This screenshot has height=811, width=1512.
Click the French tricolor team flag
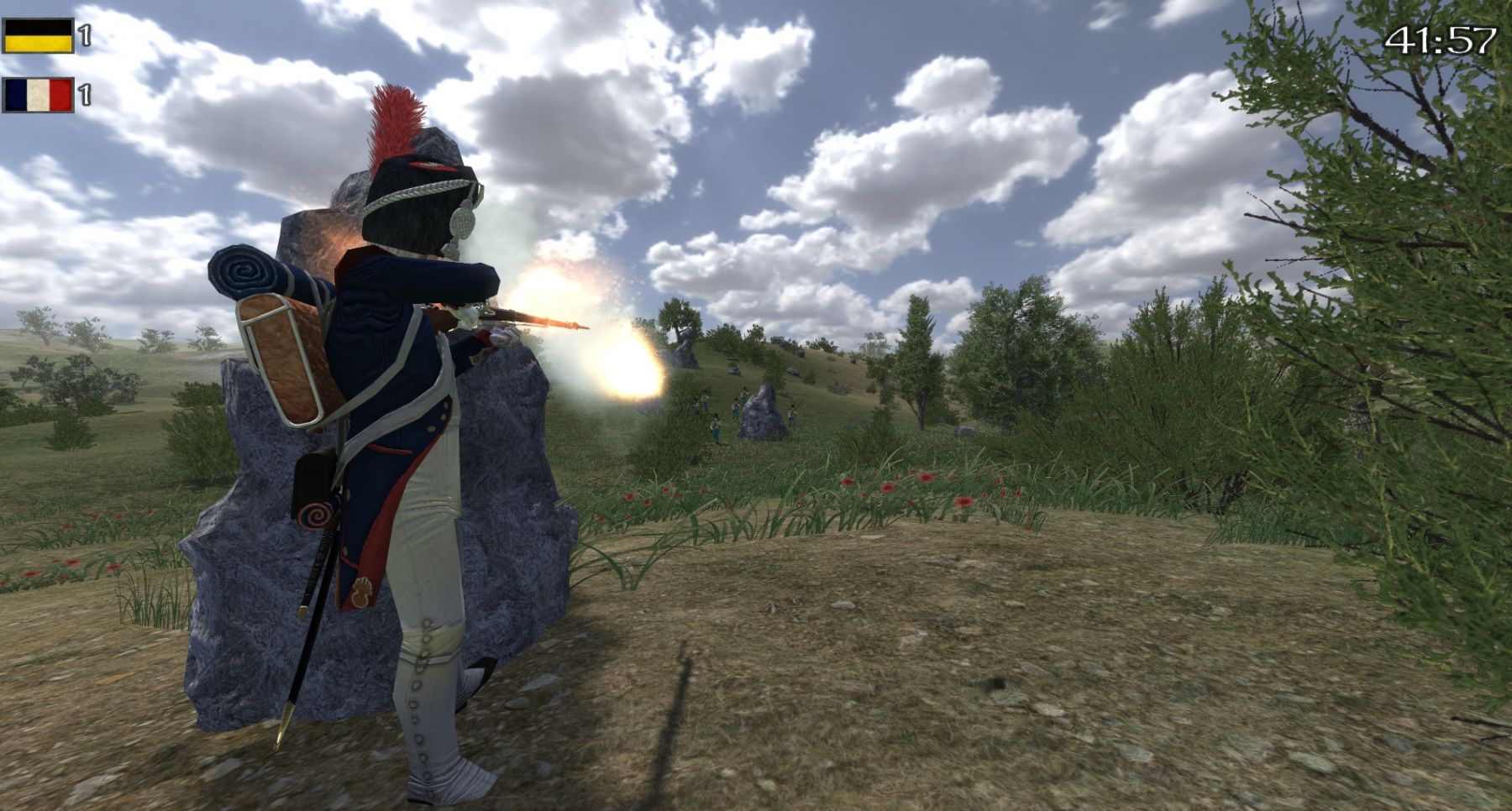click(38, 95)
